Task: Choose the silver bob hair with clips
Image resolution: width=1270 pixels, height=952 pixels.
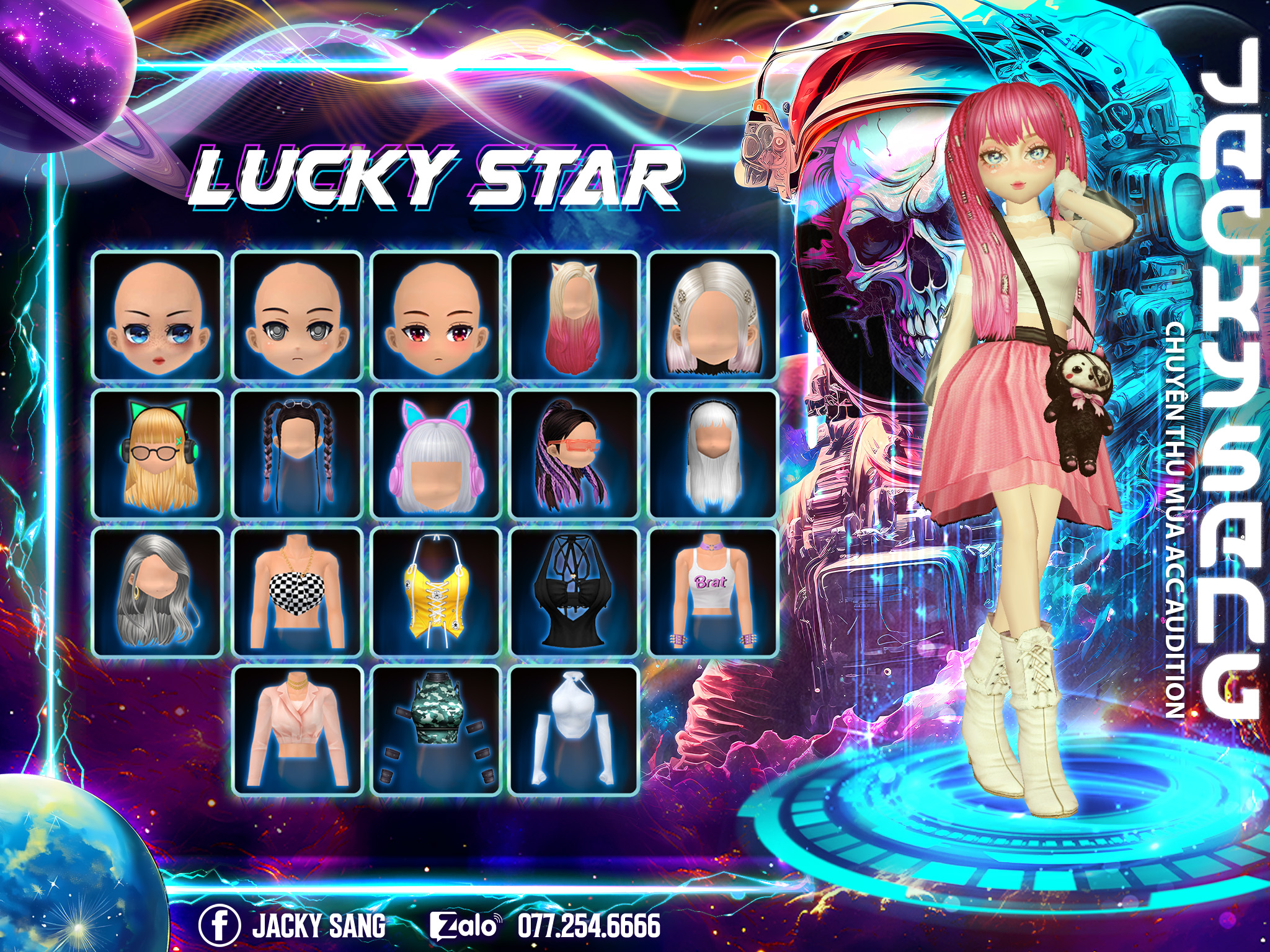Action: click(x=713, y=316)
